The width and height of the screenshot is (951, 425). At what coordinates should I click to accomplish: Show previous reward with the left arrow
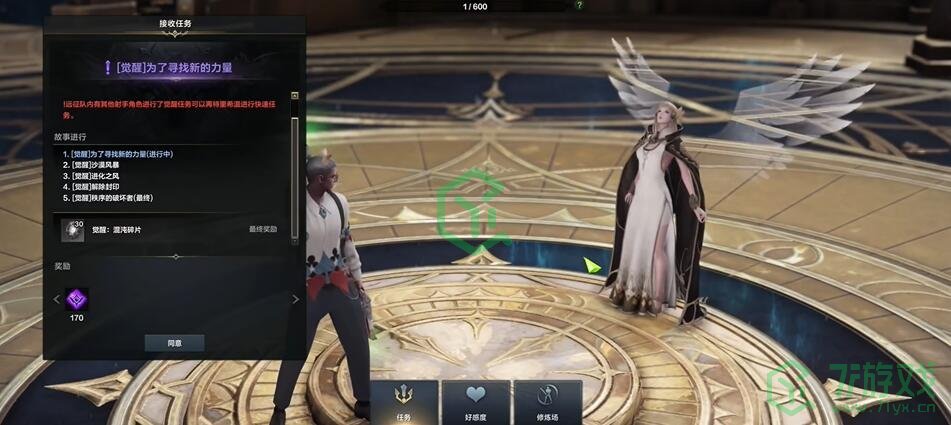pos(56,299)
